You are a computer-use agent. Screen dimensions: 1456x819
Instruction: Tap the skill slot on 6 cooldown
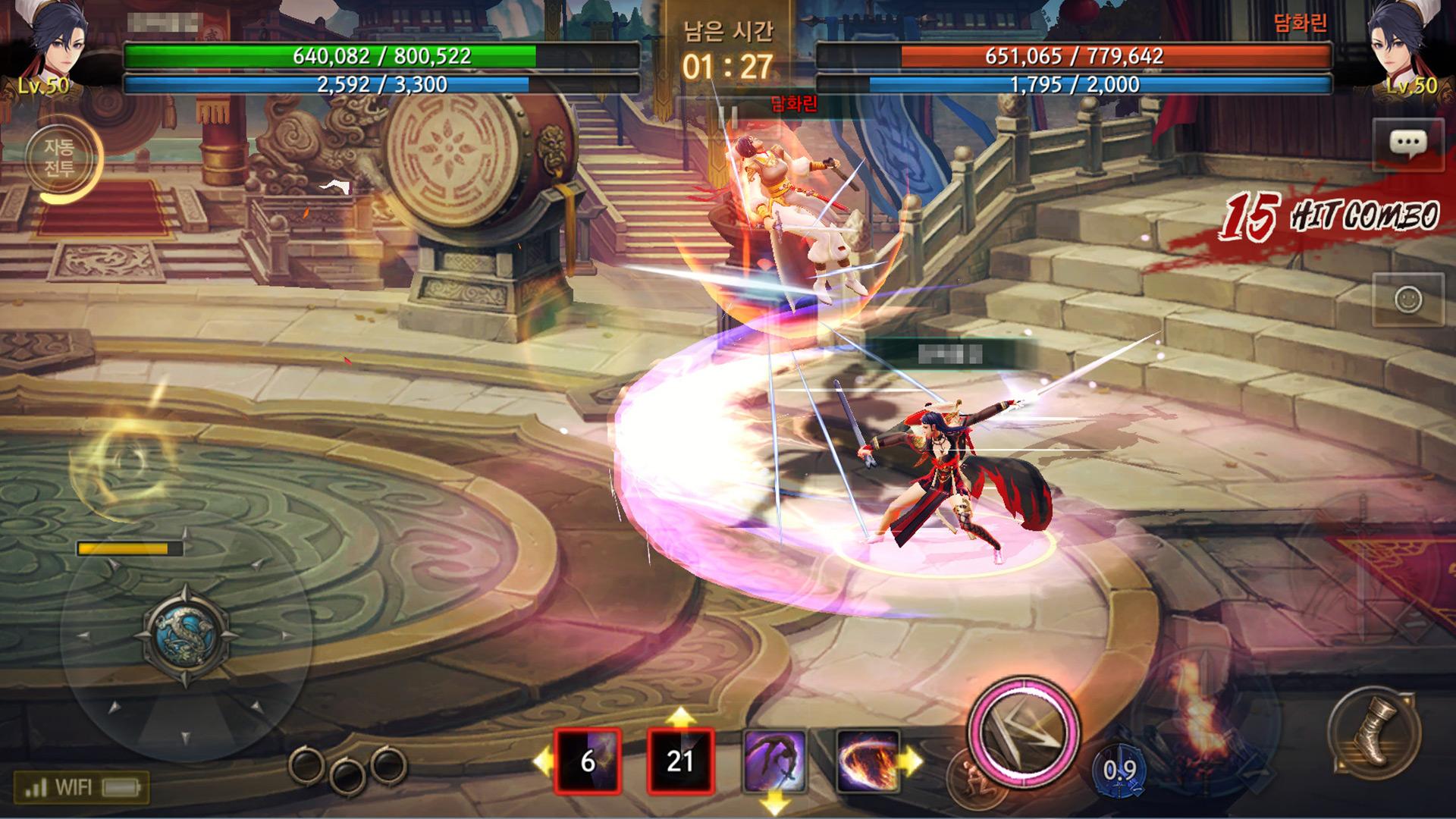coord(588,760)
